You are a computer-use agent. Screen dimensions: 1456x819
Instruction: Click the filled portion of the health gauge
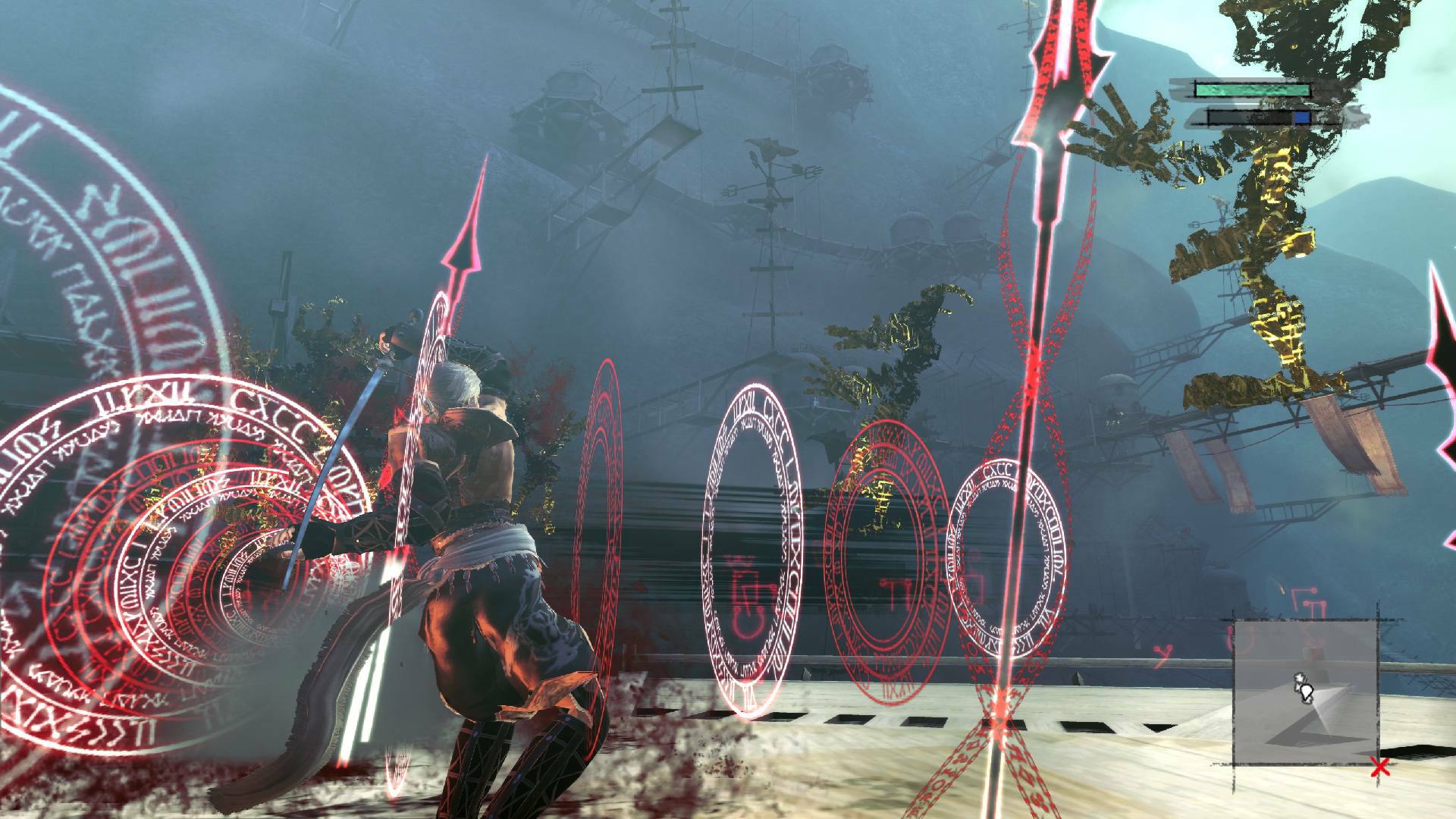click(1251, 90)
